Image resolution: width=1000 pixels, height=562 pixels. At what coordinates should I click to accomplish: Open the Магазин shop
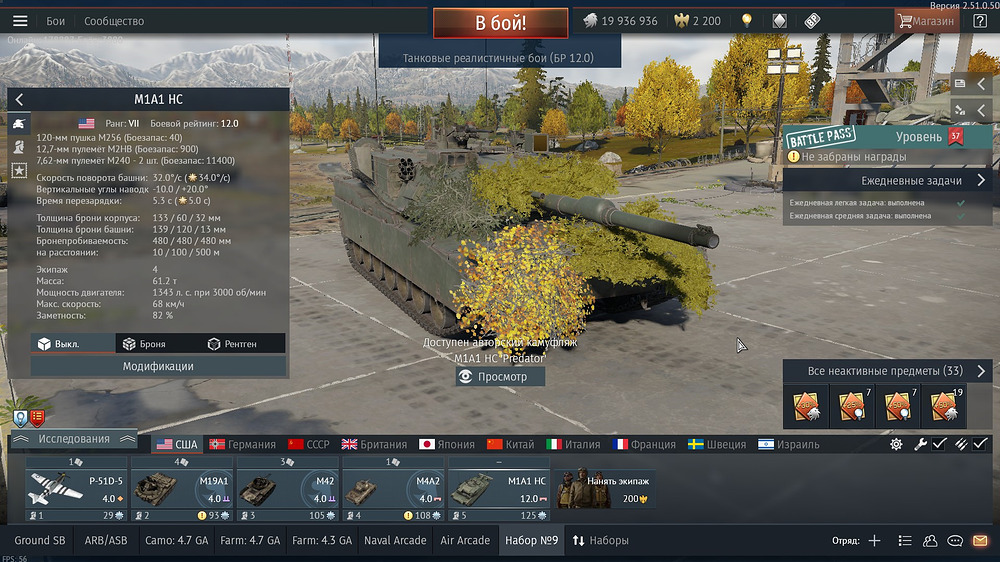click(x=926, y=21)
